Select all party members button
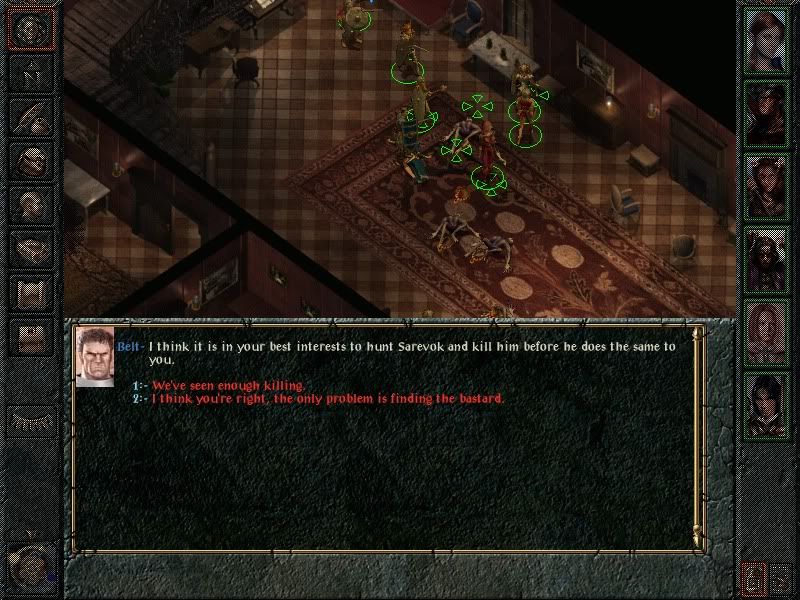Image resolution: width=800 pixels, height=600 pixels. coord(782,576)
